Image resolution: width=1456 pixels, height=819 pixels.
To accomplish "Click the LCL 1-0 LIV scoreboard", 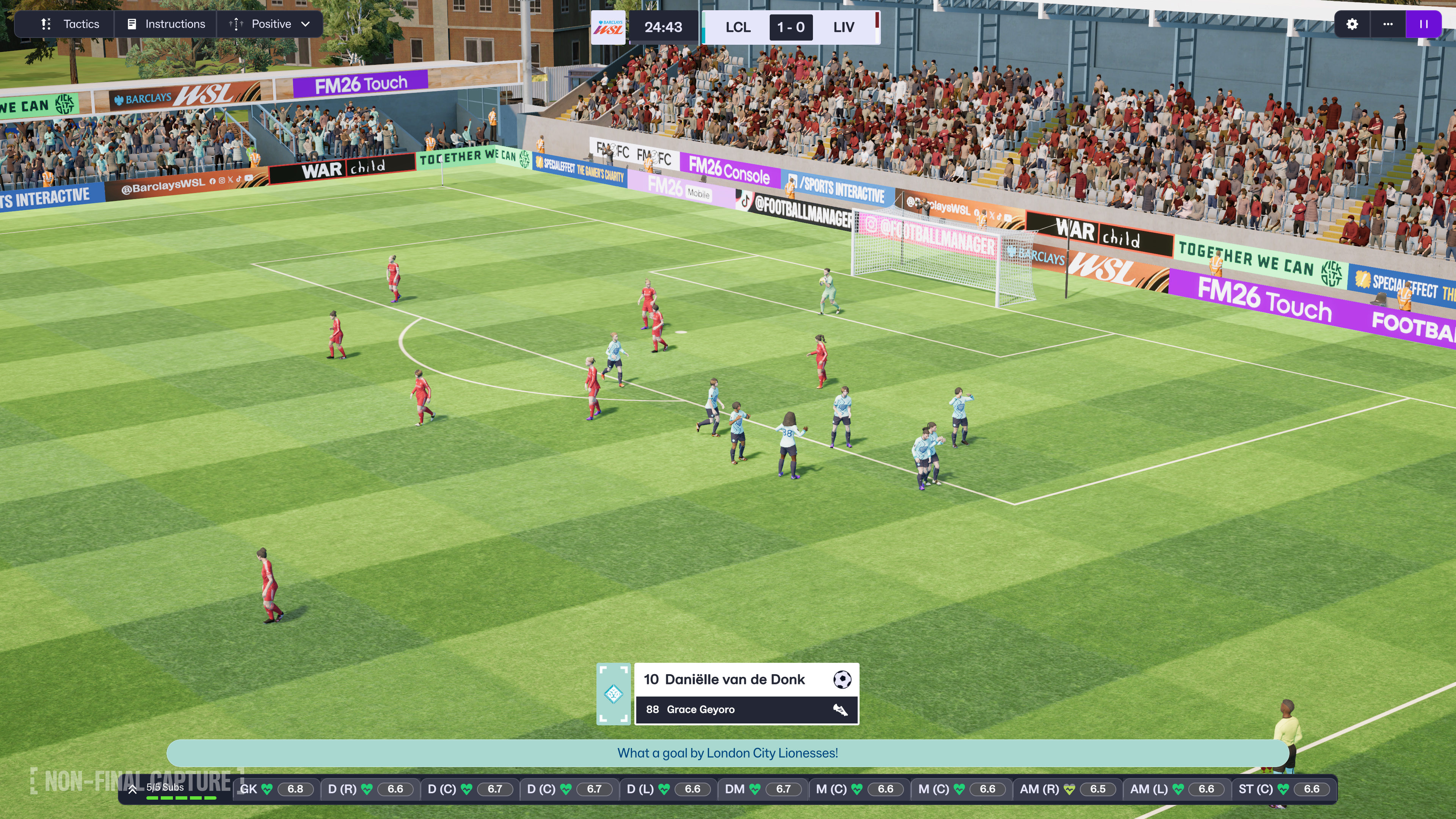I will click(790, 27).
